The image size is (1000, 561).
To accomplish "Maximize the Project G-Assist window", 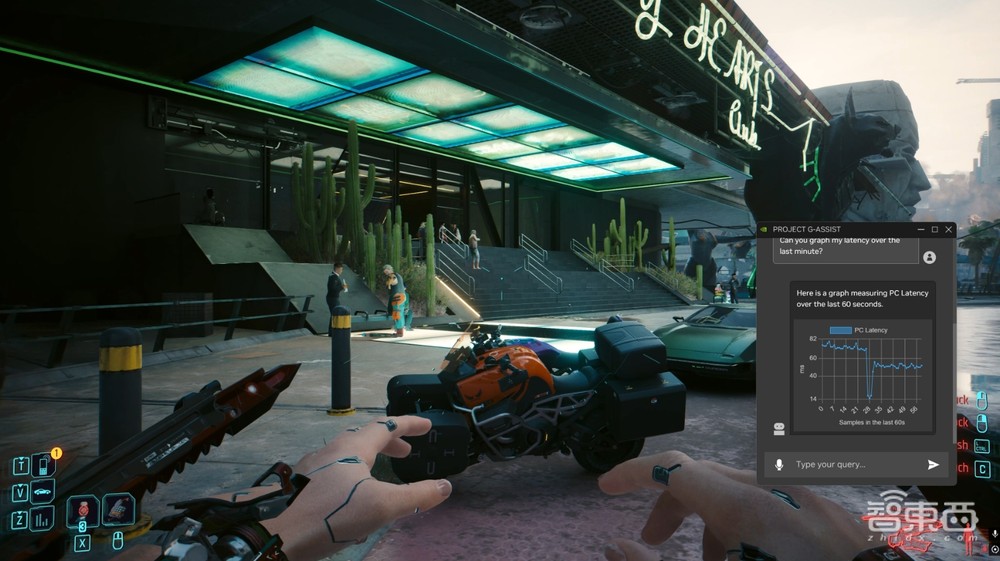I will click(x=934, y=229).
